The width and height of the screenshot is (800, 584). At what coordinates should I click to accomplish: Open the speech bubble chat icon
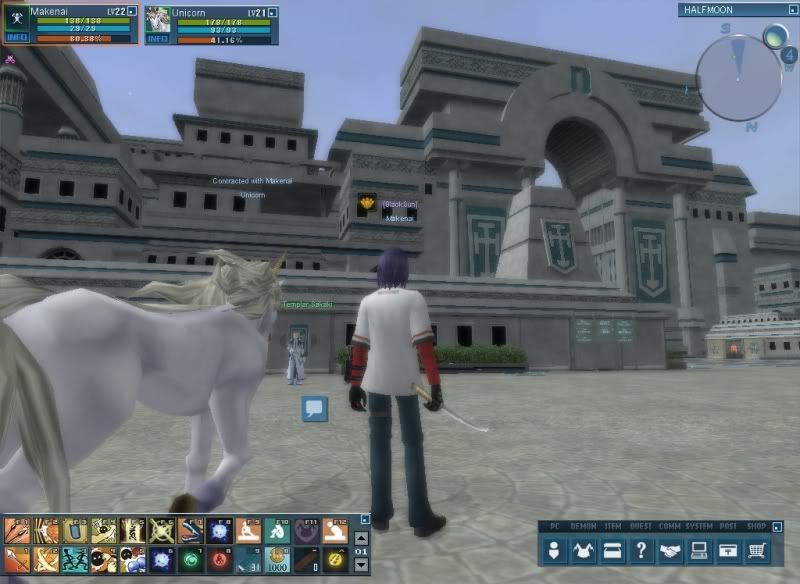[x=315, y=408]
